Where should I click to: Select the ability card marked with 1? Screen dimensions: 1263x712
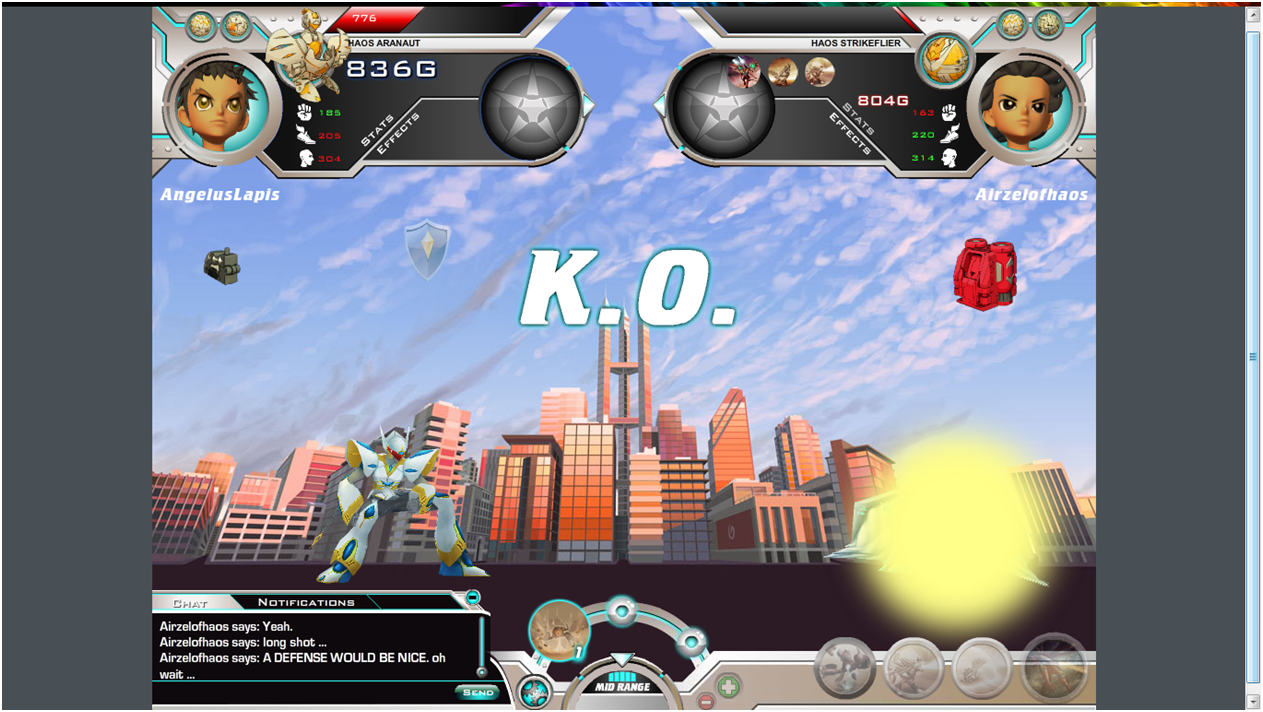[558, 630]
